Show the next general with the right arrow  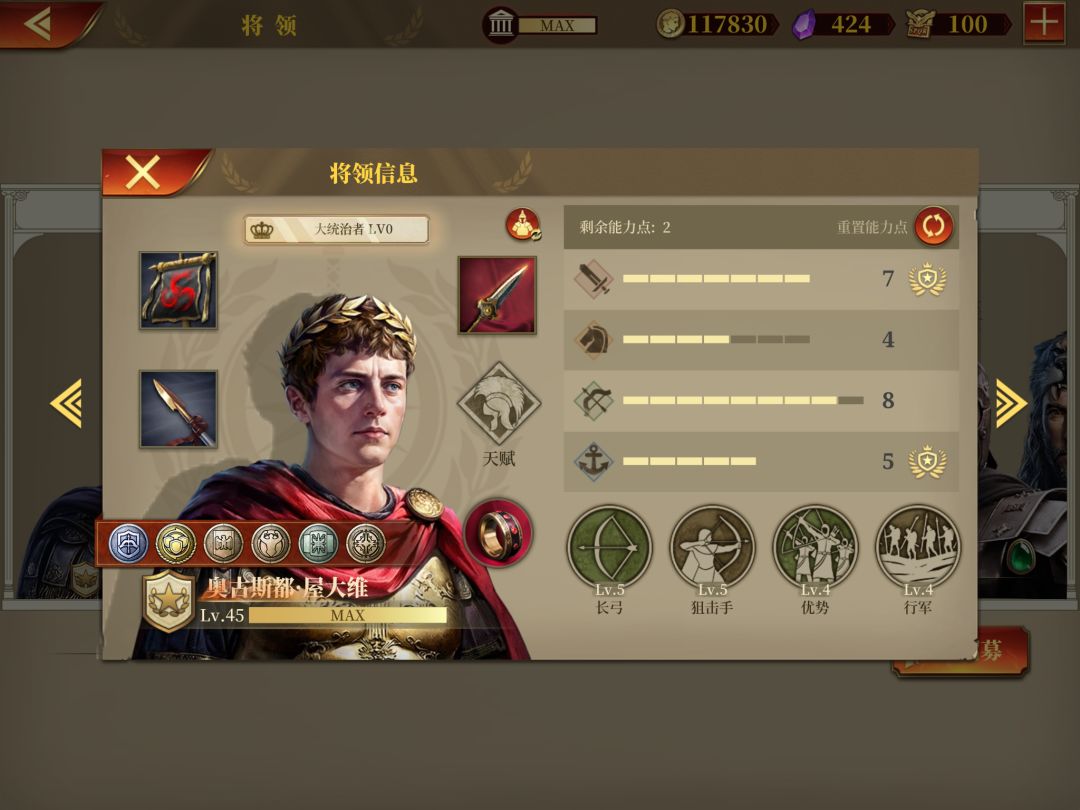click(1009, 404)
